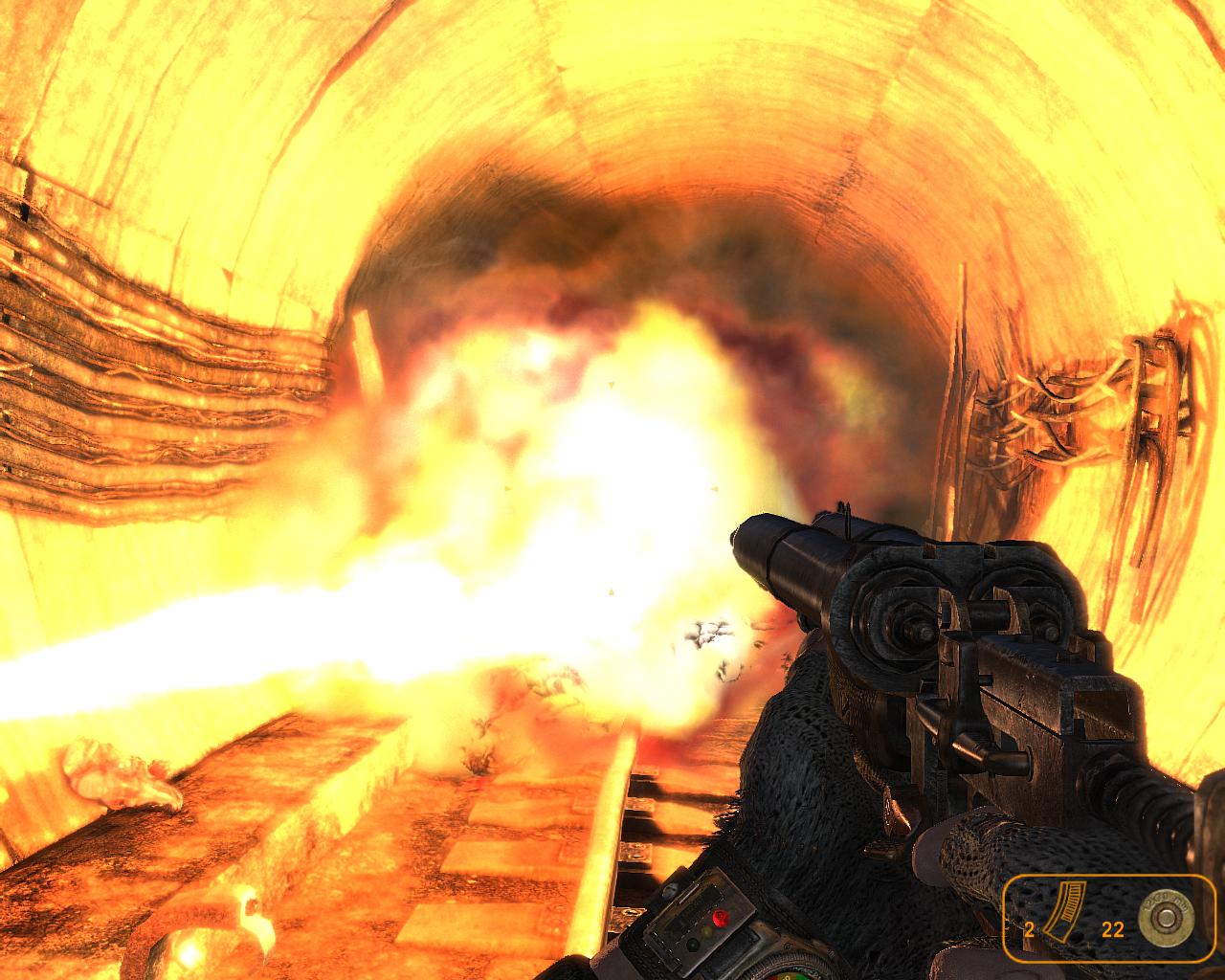This screenshot has height=980, width=1225.
Task: Toggle the yellow LED on the detector
Action: 705,929
